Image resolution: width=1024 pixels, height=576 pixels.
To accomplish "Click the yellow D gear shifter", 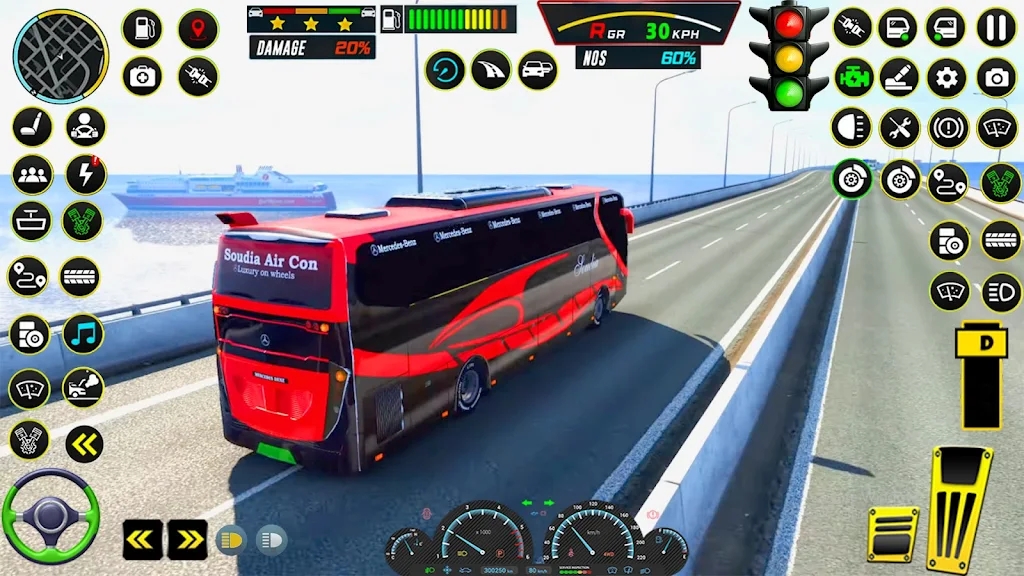I will pyautogui.click(x=980, y=375).
